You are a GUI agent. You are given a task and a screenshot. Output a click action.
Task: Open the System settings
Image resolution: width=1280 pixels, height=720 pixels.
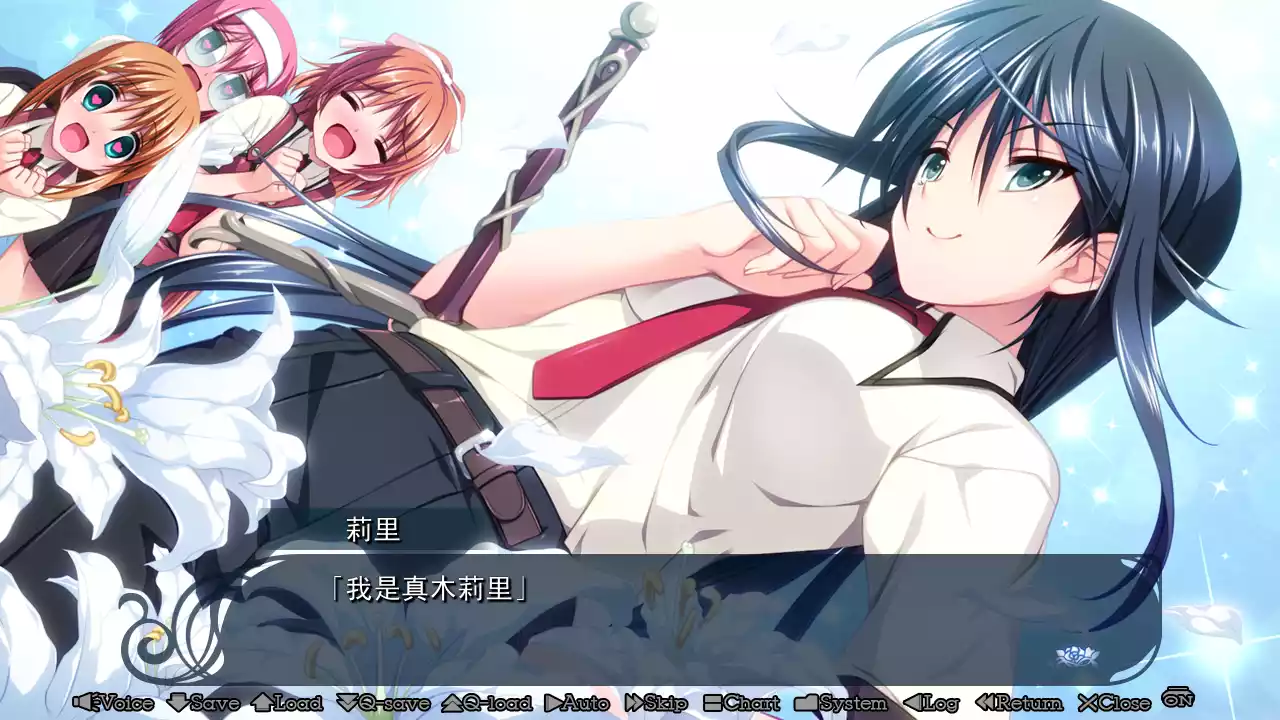coord(841,703)
